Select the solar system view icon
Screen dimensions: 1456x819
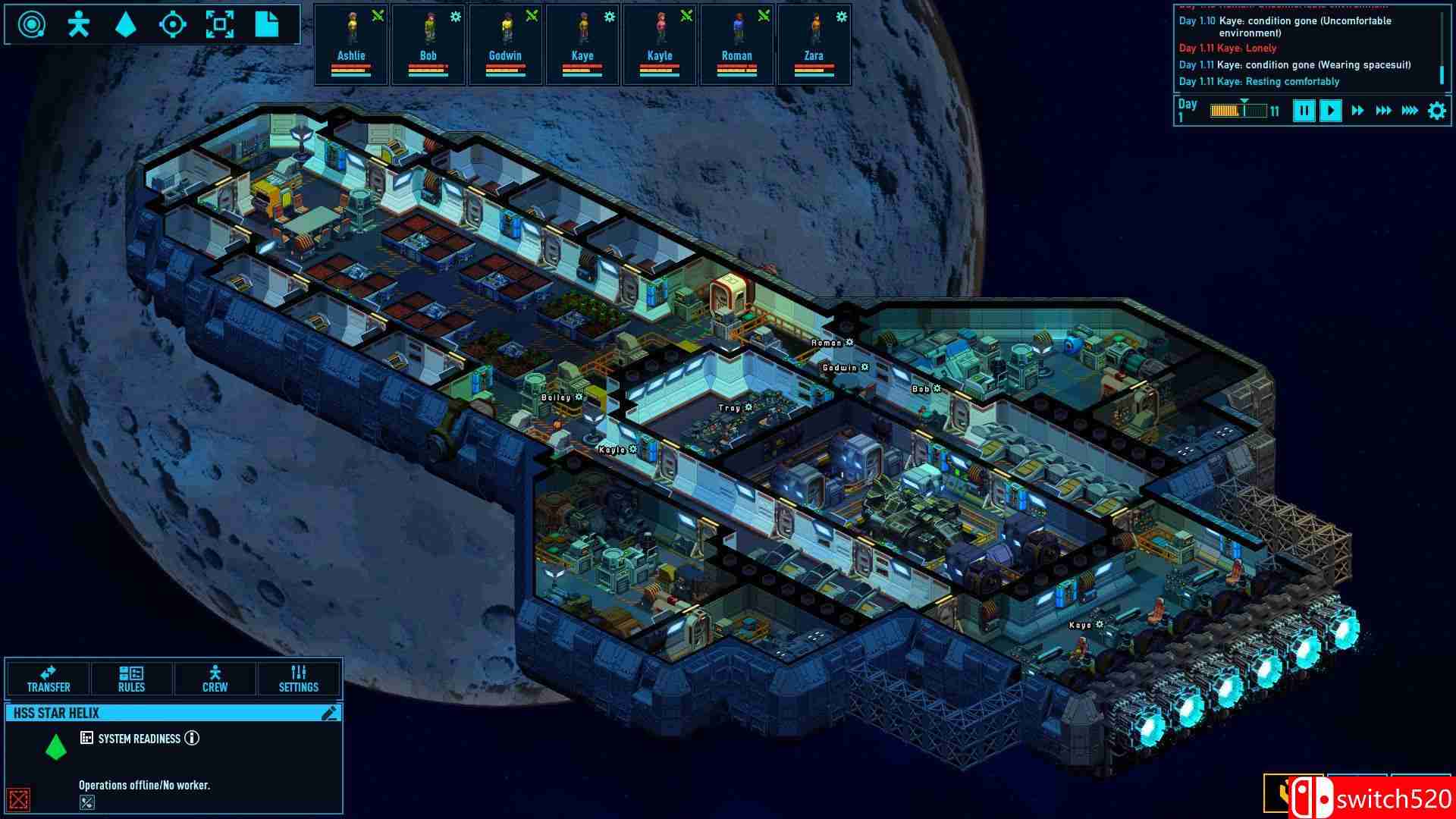(x=30, y=24)
